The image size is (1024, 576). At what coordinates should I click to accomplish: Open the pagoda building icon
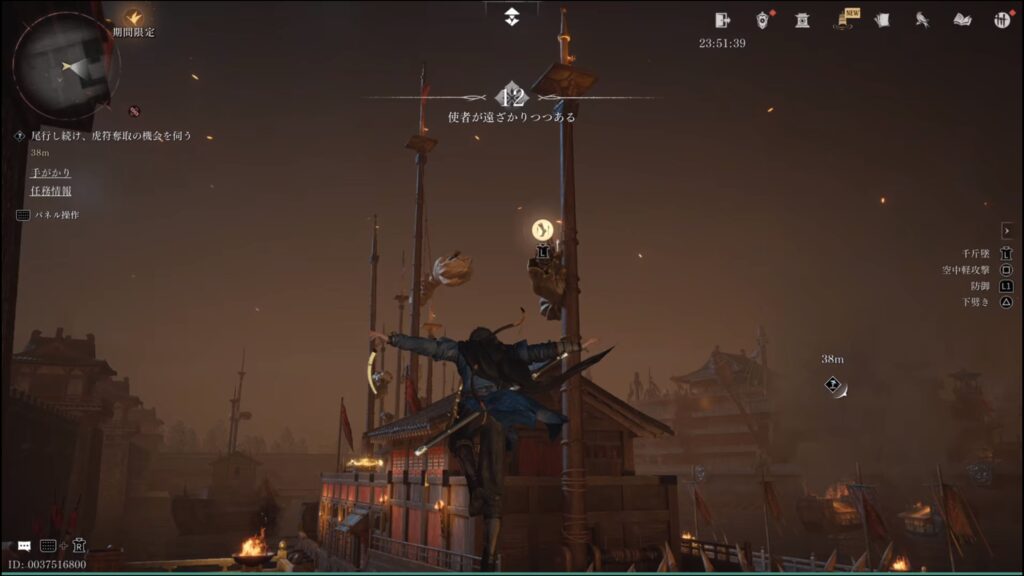coord(802,20)
